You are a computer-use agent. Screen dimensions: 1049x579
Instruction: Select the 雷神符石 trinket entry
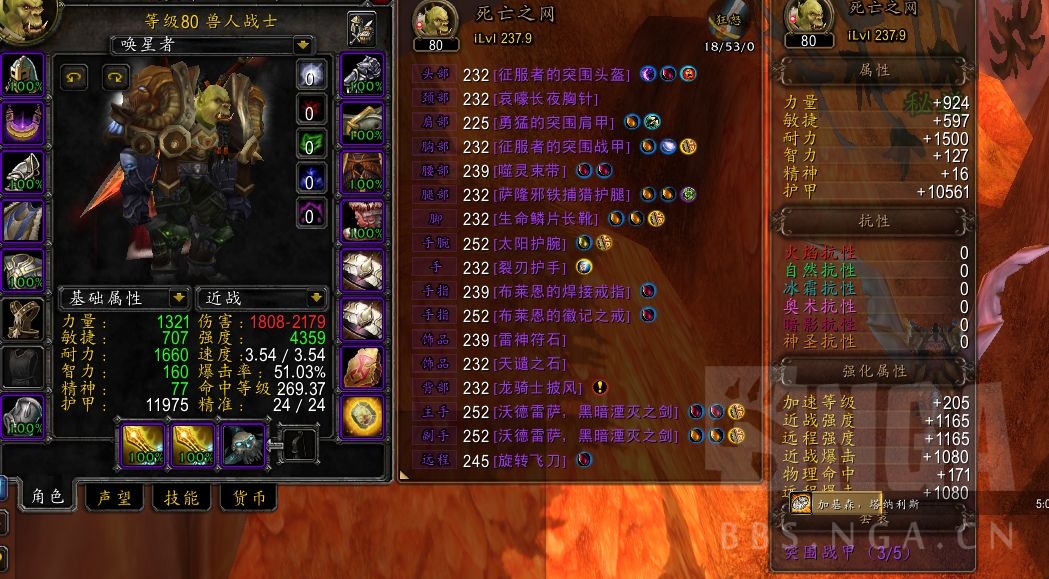[x=531, y=339]
